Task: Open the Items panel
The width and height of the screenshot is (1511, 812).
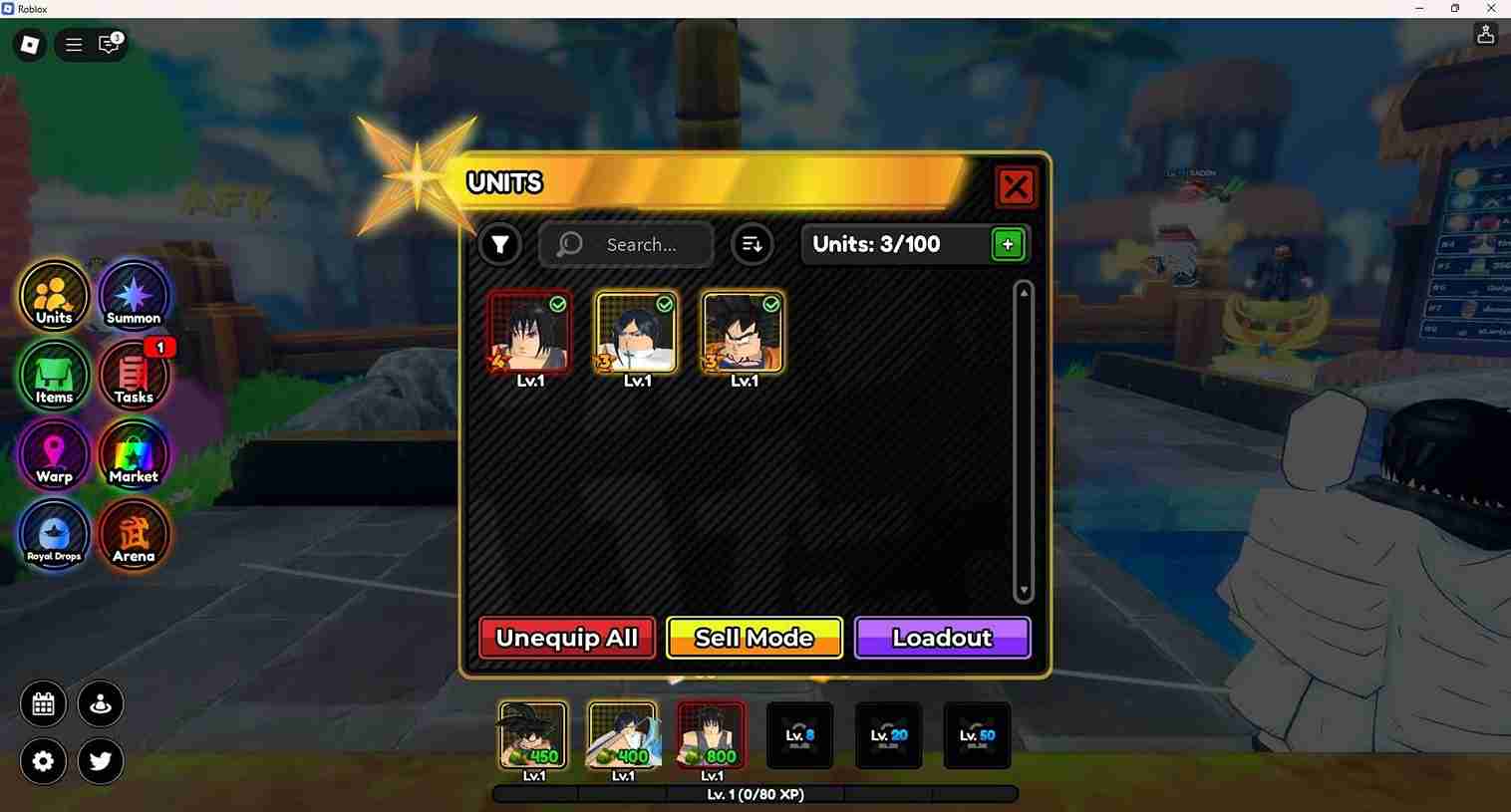Action: [x=54, y=376]
